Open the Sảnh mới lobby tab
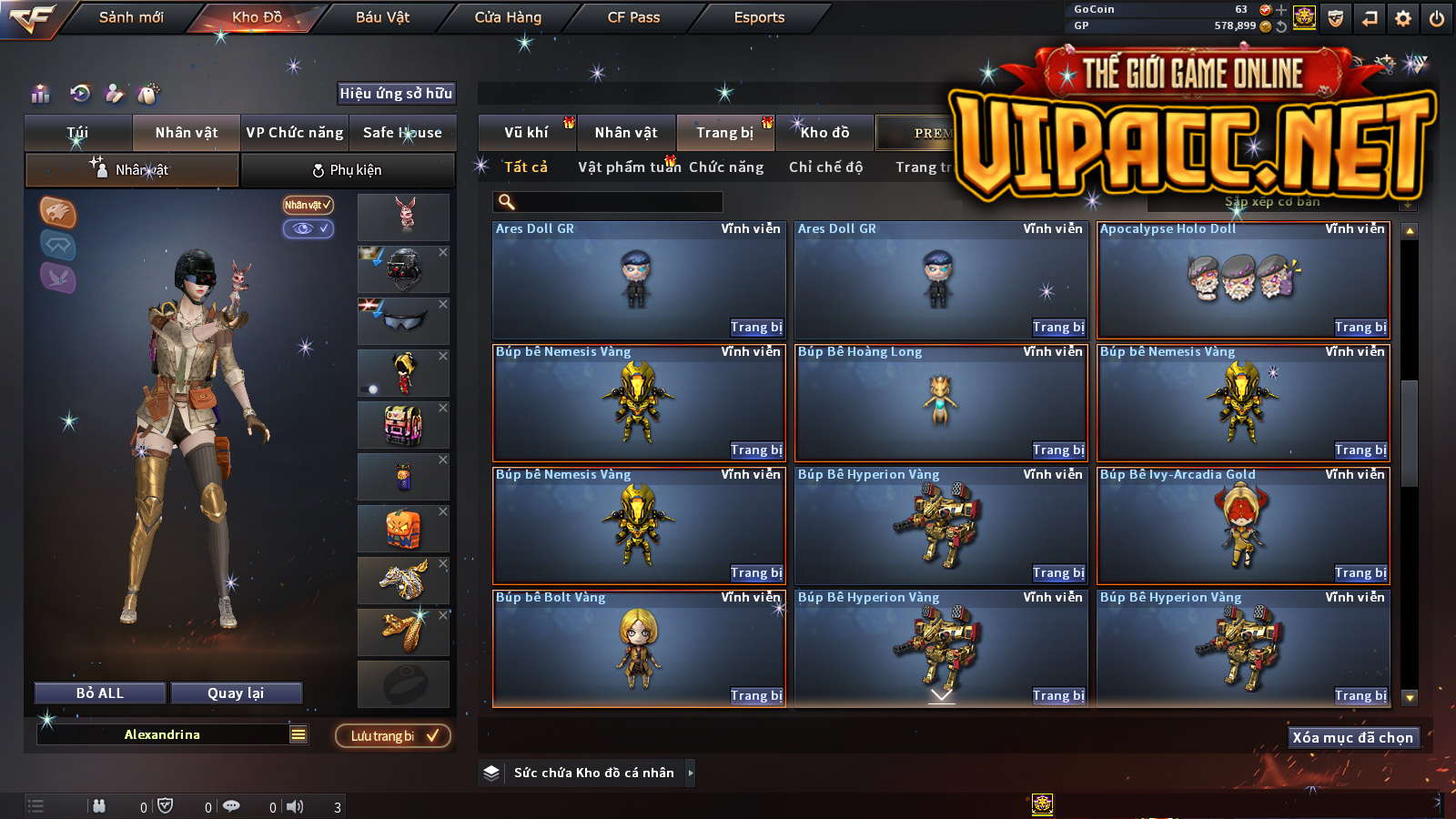The height and width of the screenshot is (819, 1456). (x=131, y=17)
